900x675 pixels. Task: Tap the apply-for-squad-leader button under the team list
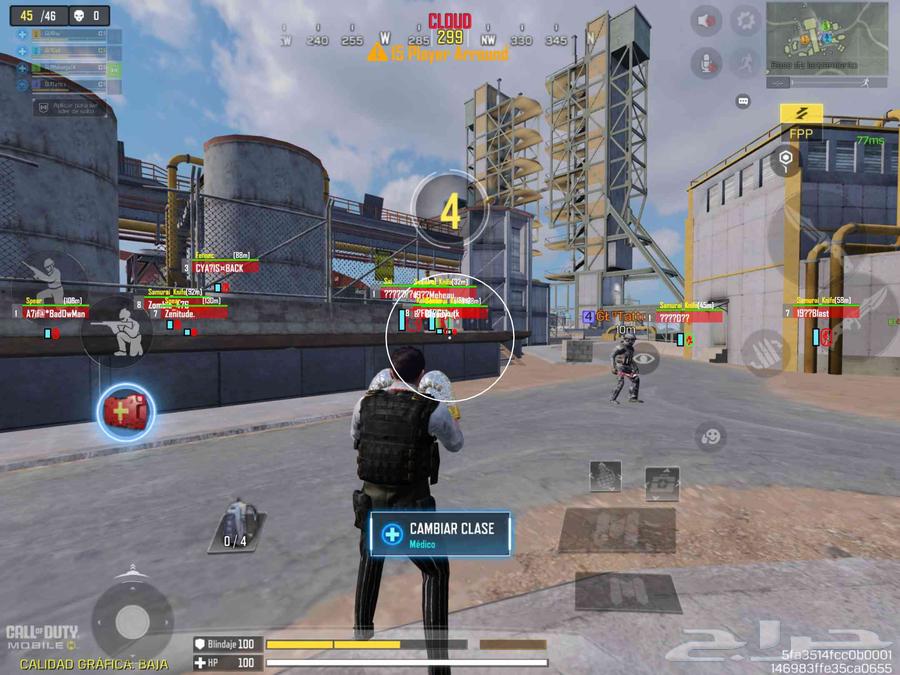(70, 105)
